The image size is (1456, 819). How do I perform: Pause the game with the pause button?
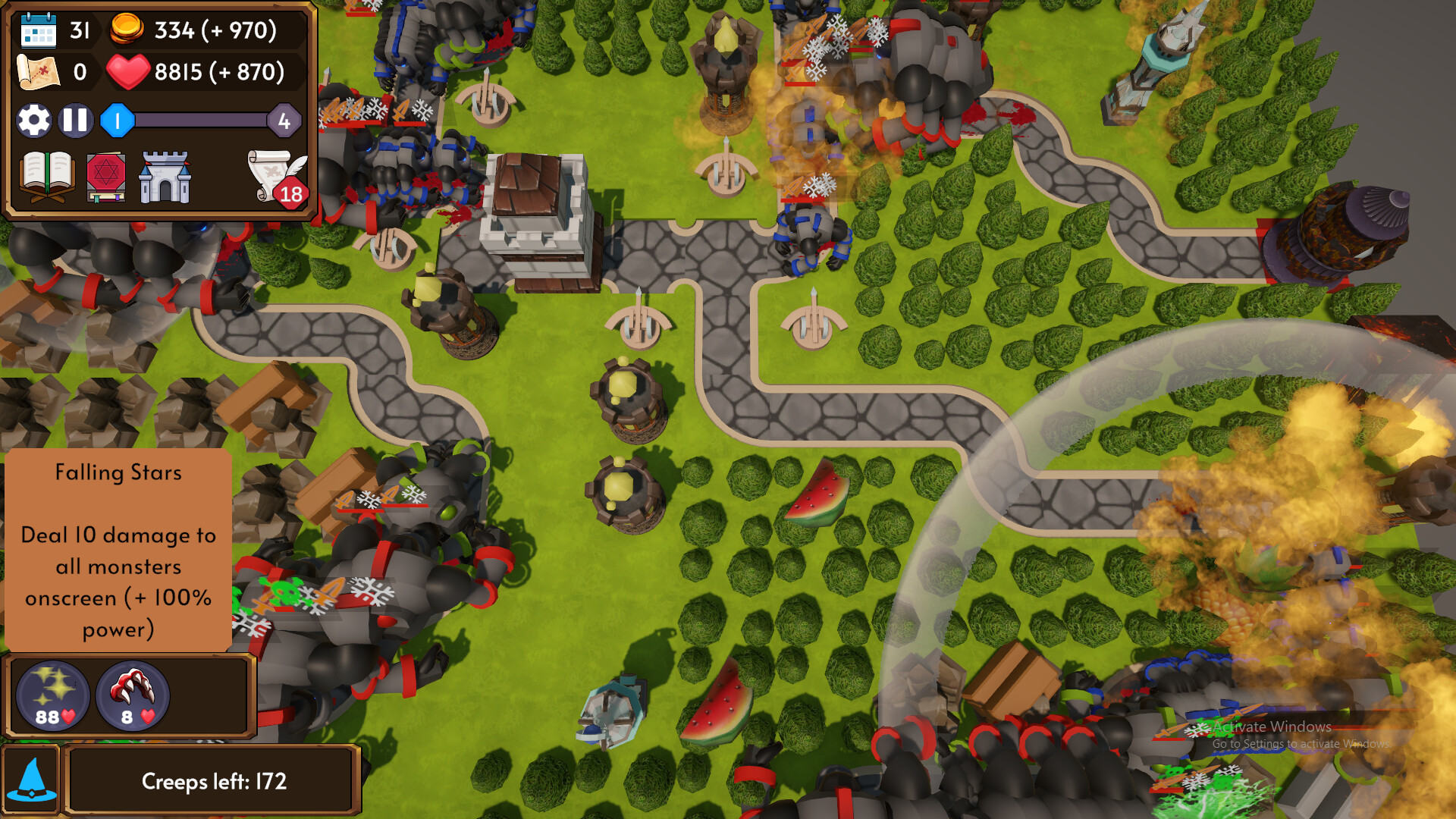coord(74,120)
